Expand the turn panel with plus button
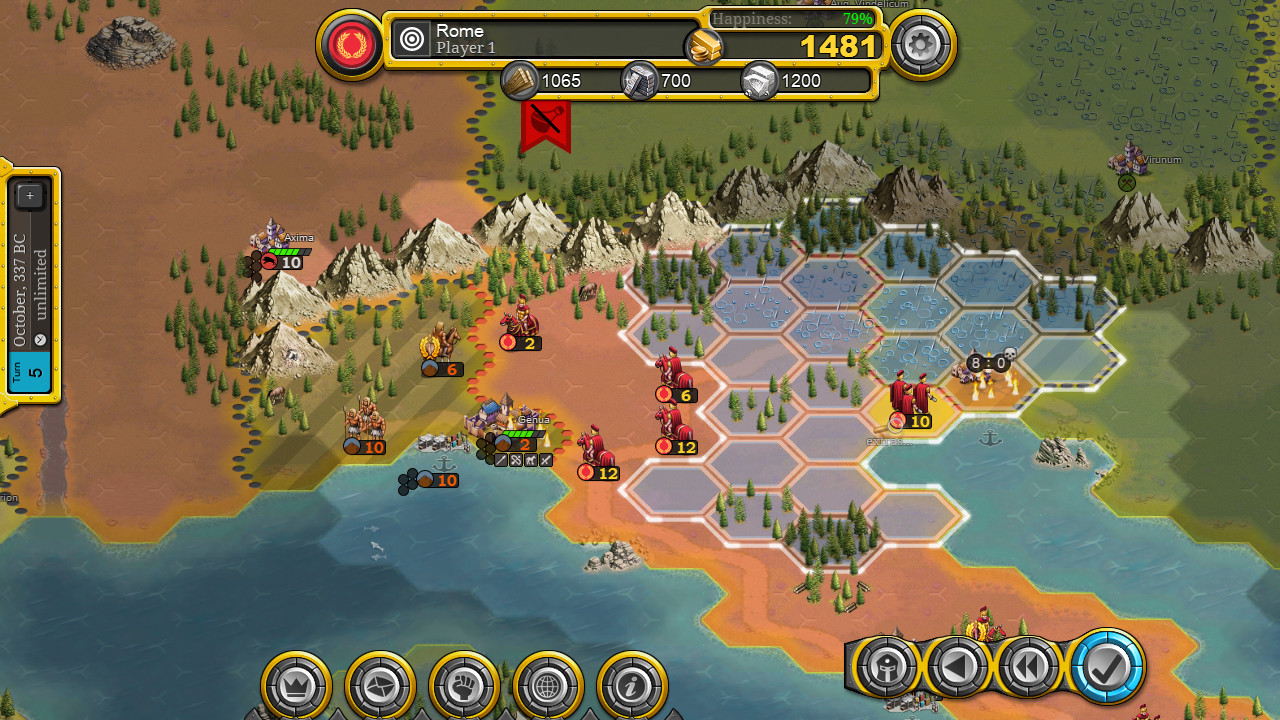1280x720 pixels. tap(30, 196)
